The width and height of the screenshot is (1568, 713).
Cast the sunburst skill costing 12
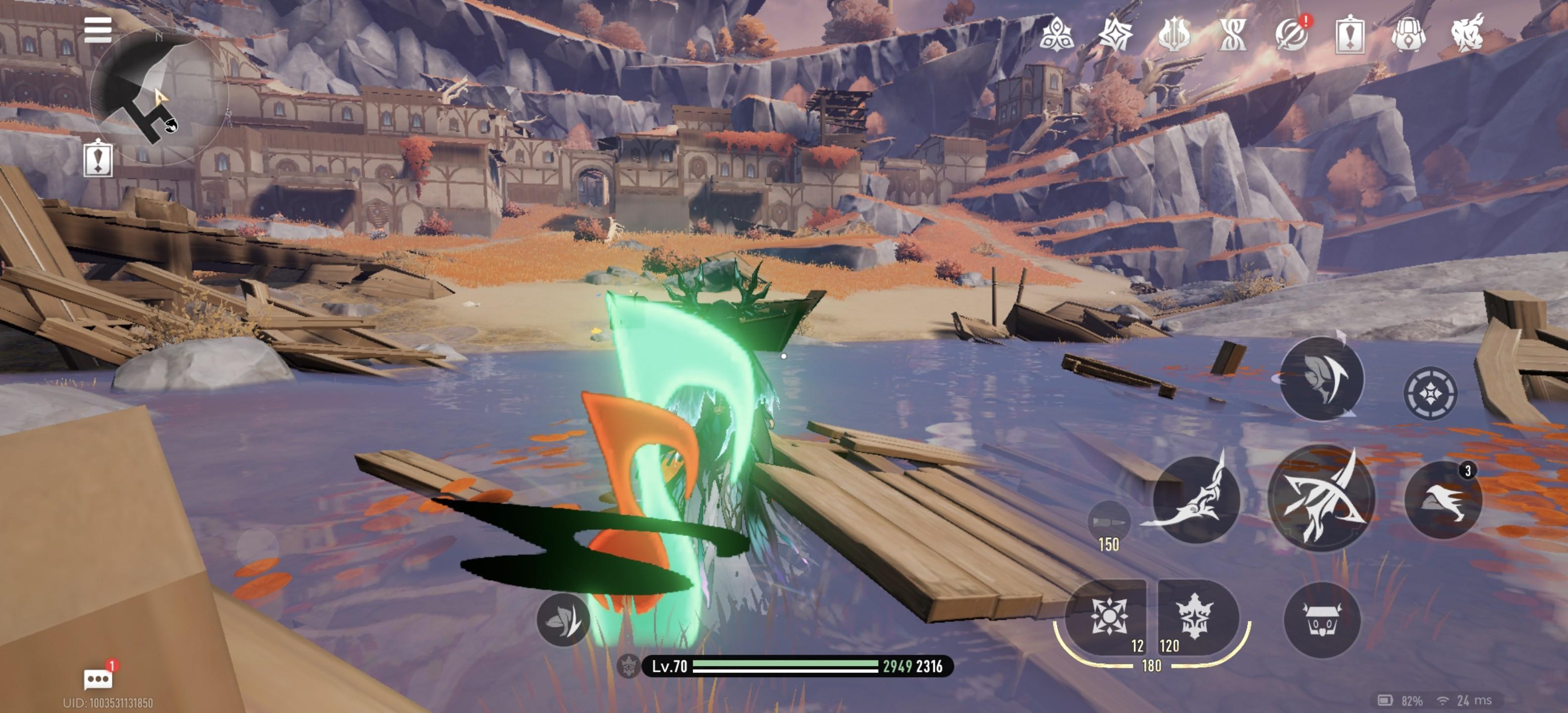(1108, 616)
